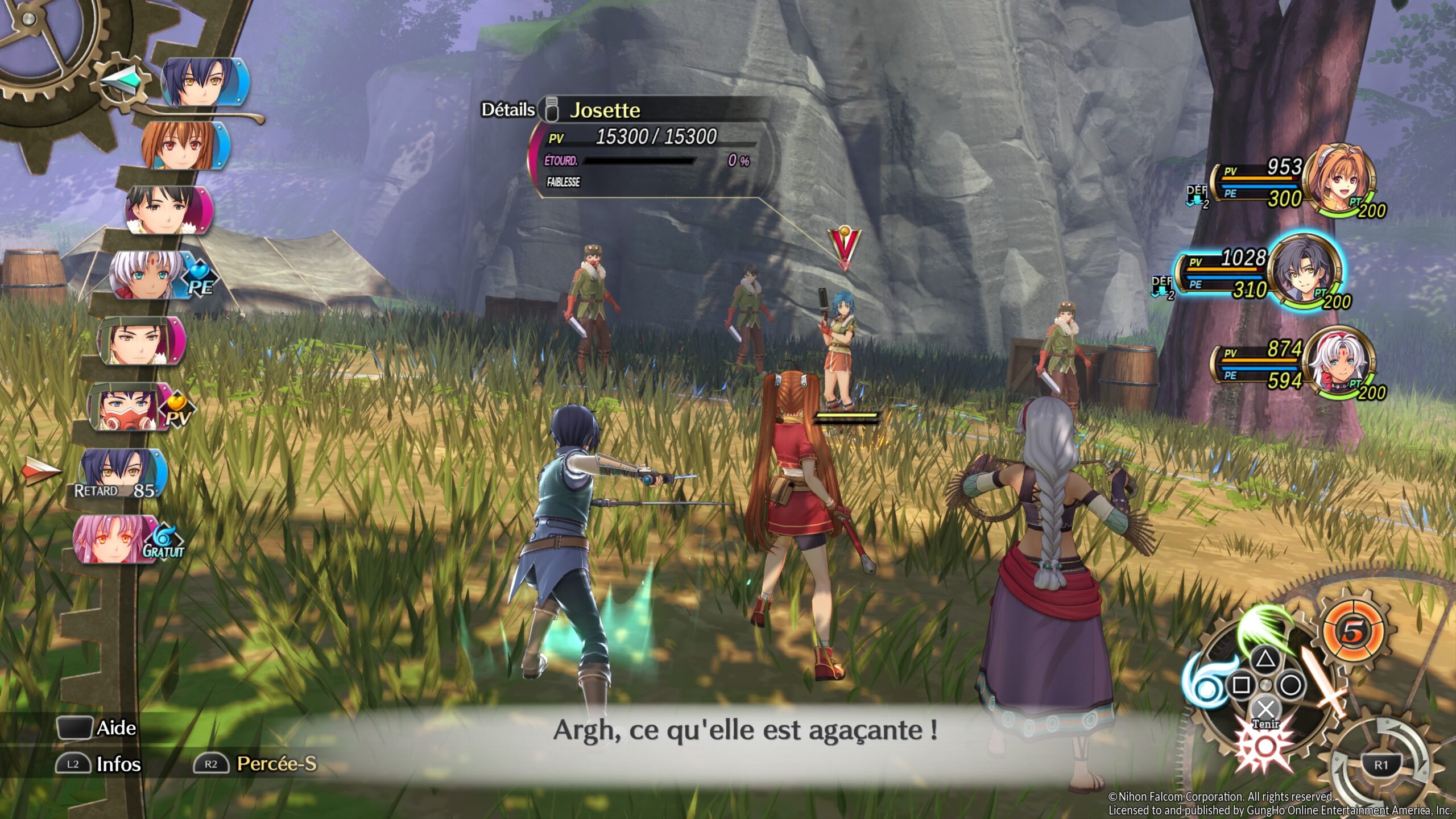The height and width of the screenshot is (819, 1456).
Task: Activate the red burst command under Tenir
Action: tap(1265, 746)
